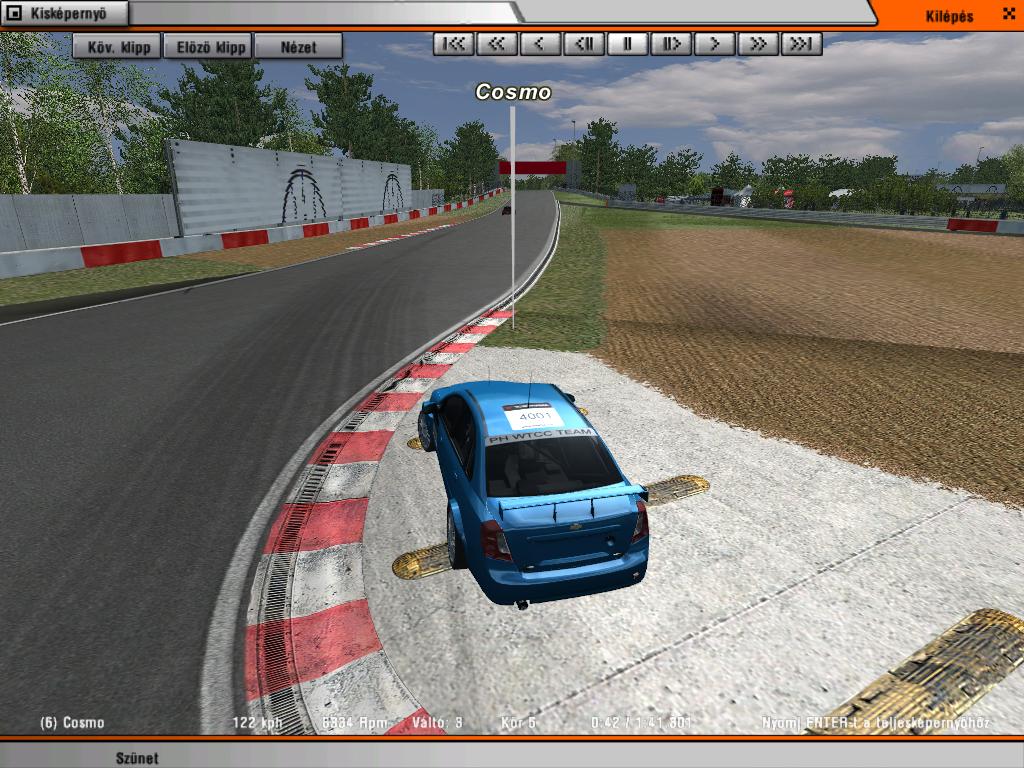Step one frame forward
Image resolution: width=1024 pixels, height=768 pixels.
tap(671, 44)
